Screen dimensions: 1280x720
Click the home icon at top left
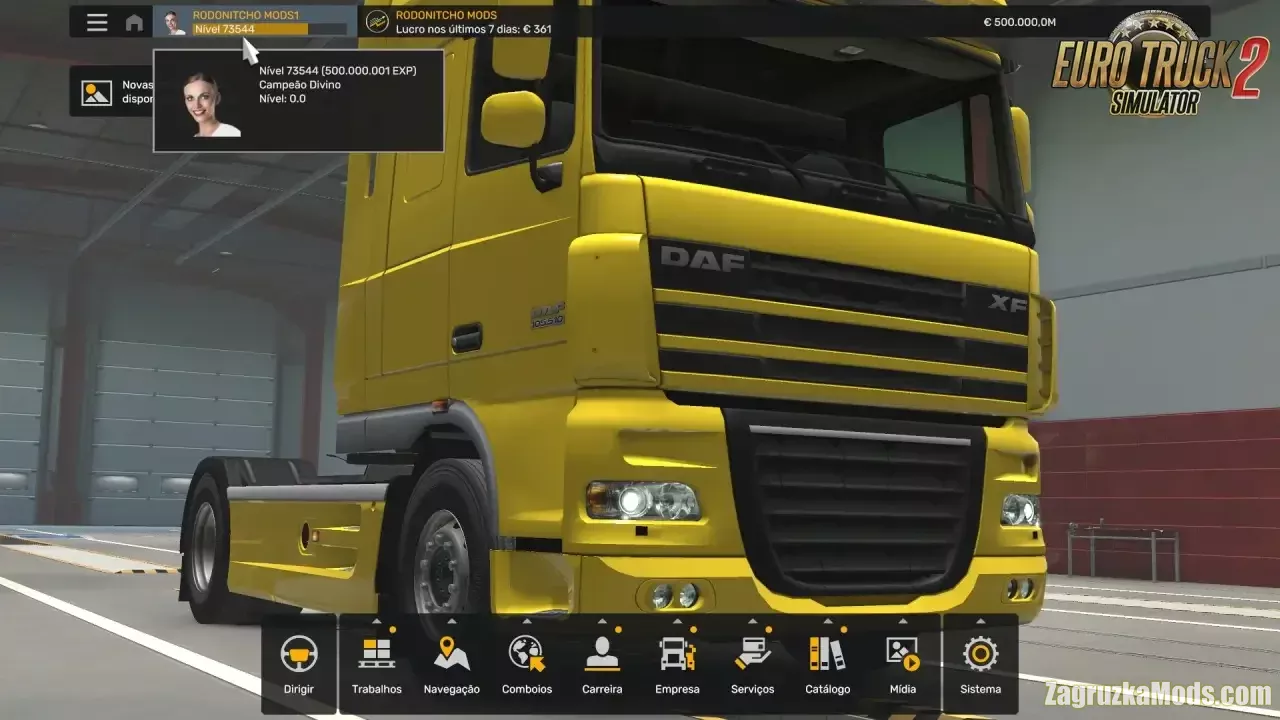point(135,21)
